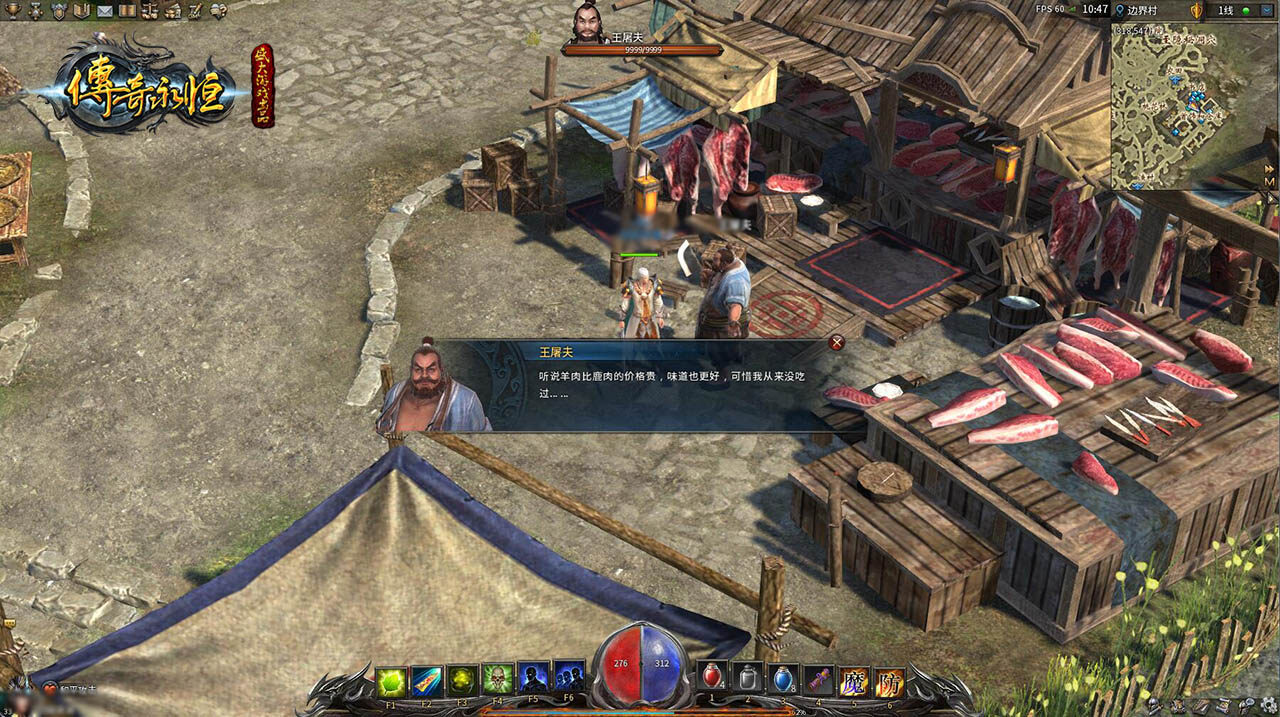The image size is (1280, 717).
Task: Select the 王屠夫 target portrait
Action: (x=590, y=23)
